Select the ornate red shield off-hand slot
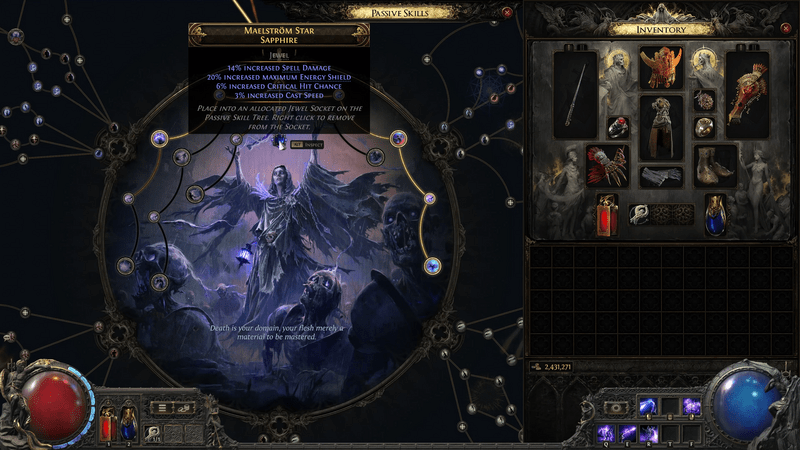 tap(746, 95)
